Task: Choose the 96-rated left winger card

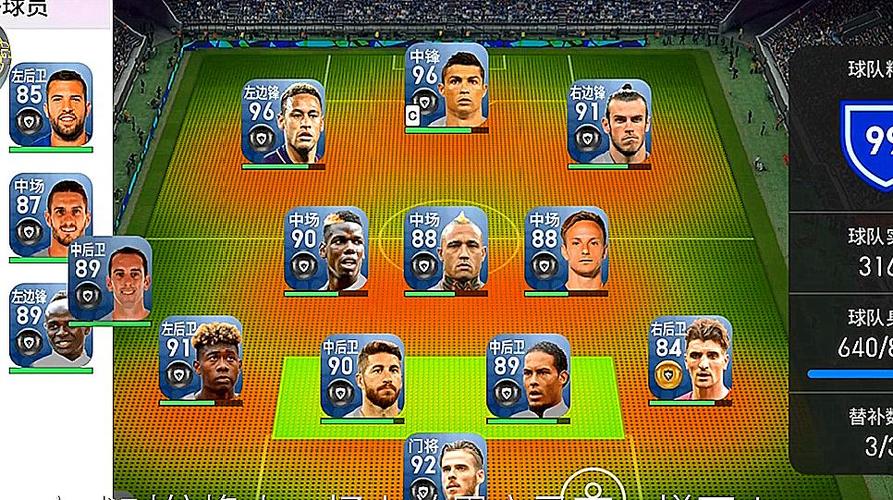Action: (x=283, y=121)
